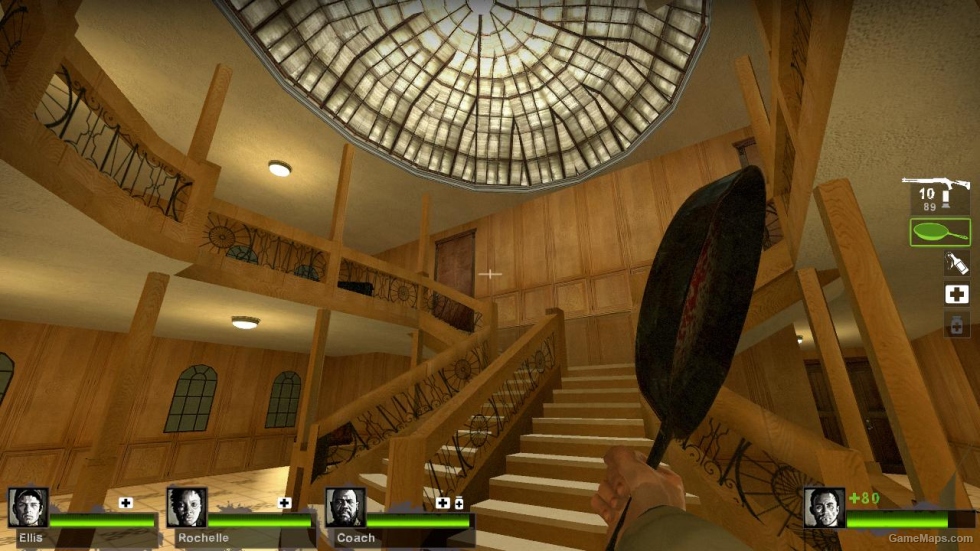Choose the frying pan melee slot

(940, 232)
